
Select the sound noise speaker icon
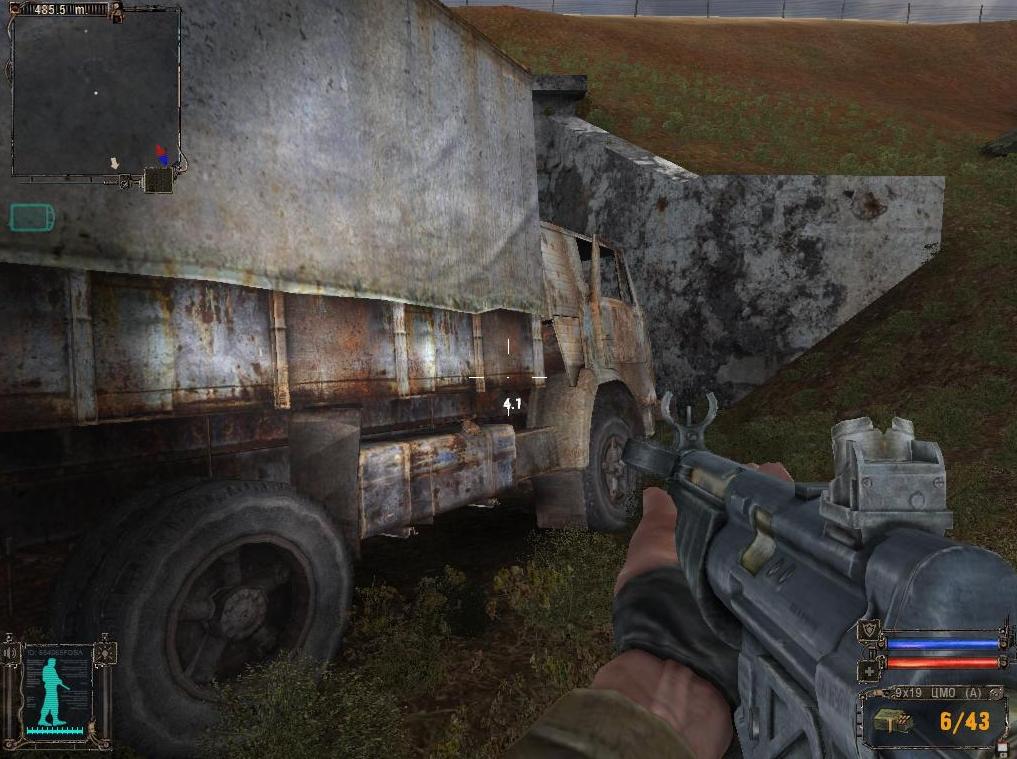tap(10, 653)
